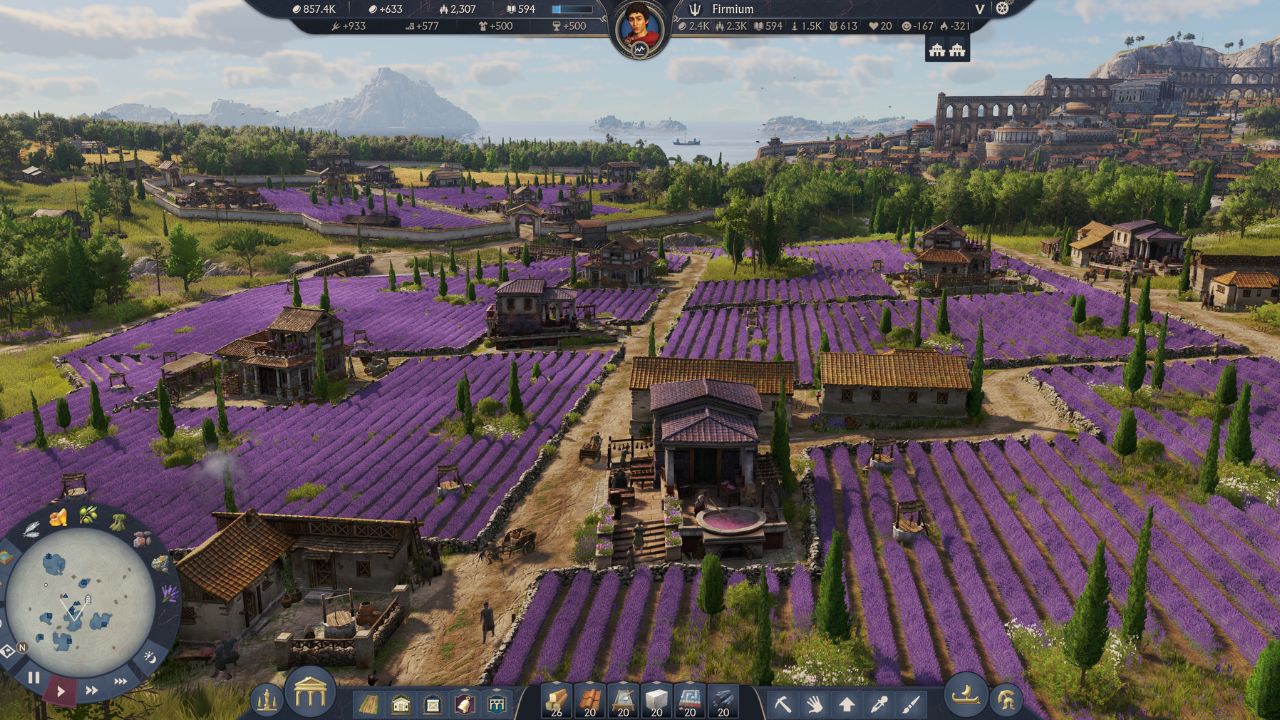Toggle the postcard photo mode icon
Screen dimensions: 1280x720
coord(7,649)
